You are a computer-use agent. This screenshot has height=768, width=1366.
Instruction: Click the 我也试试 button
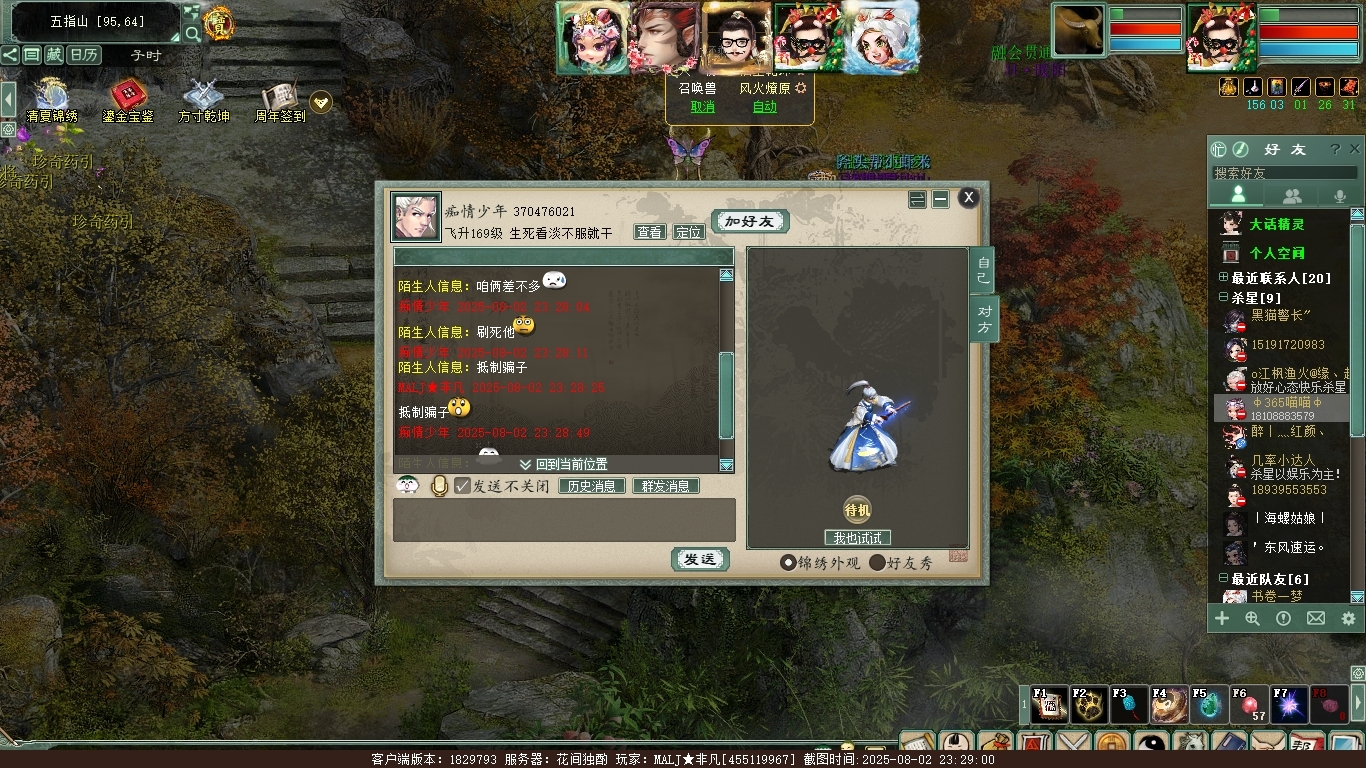click(857, 538)
